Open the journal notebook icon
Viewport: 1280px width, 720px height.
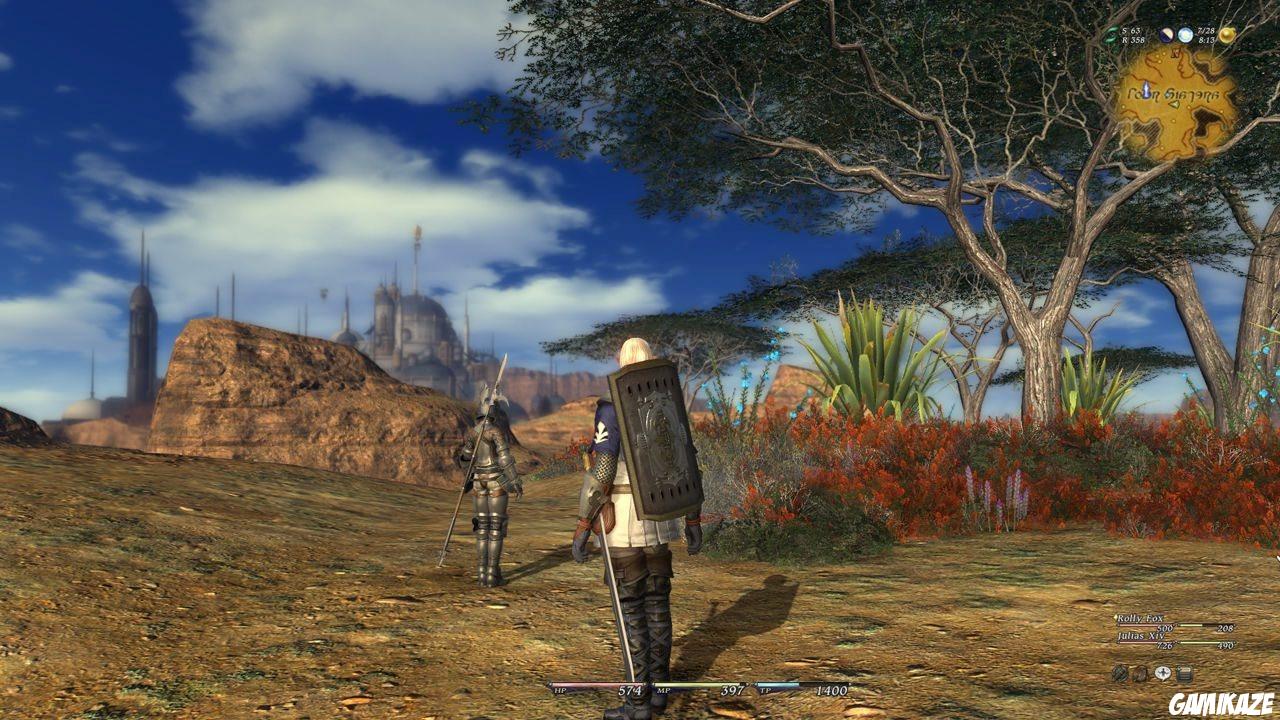[x=1184, y=672]
